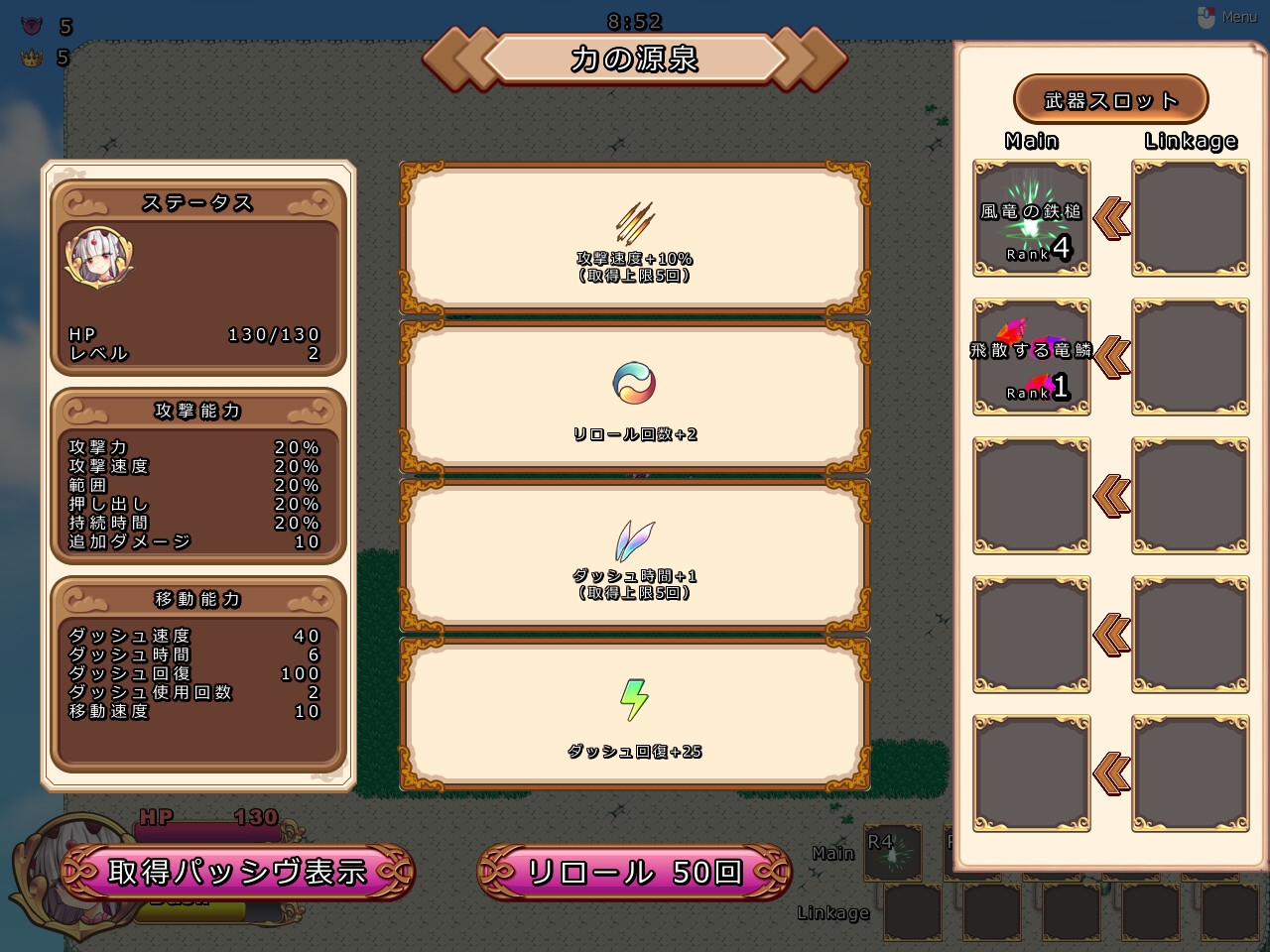Choose the attack speed +10% upgrade
This screenshot has width=1270, height=952.
[635, 238]
